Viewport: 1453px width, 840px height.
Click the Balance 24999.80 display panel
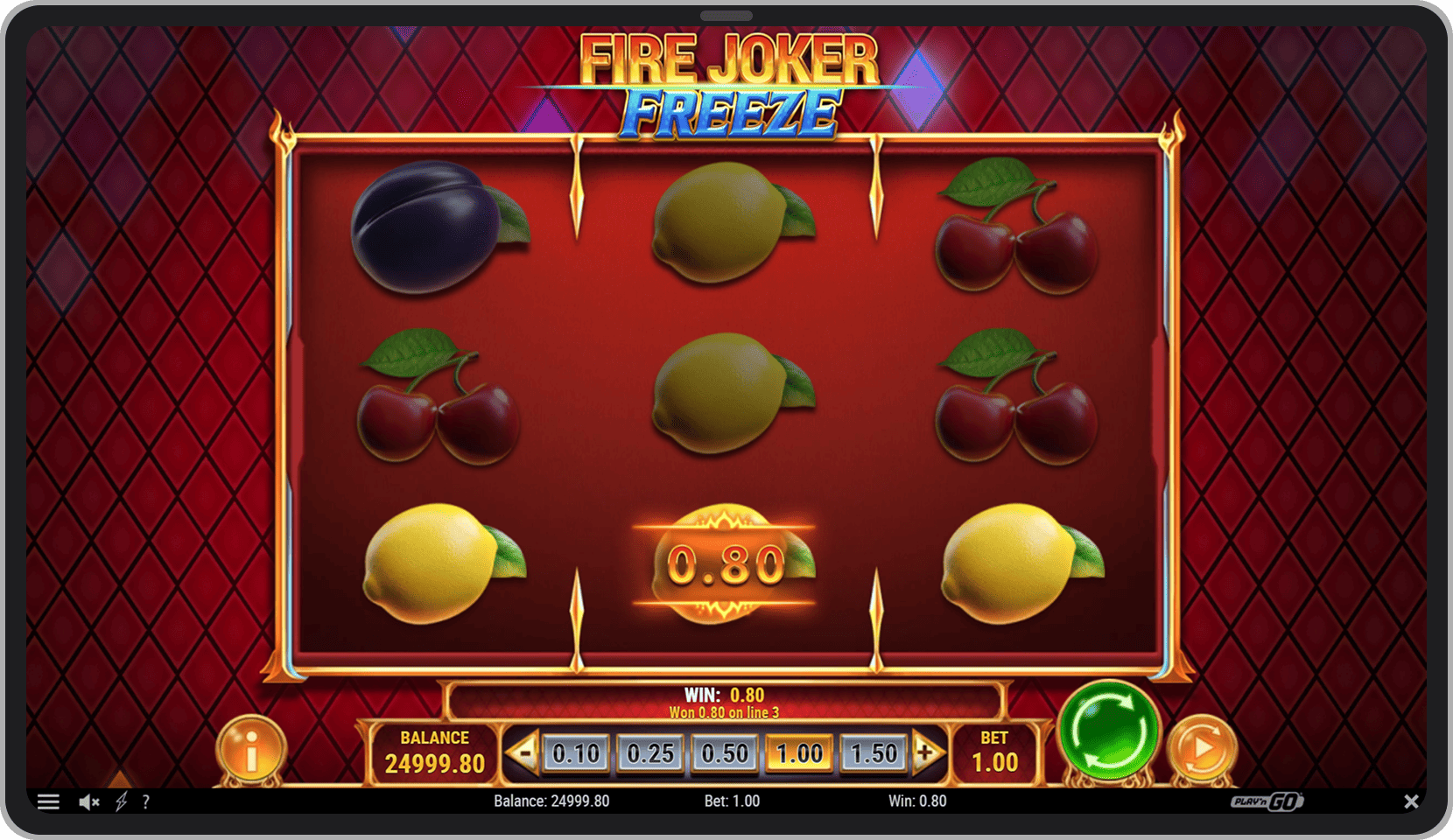click(x=434, y=751)
